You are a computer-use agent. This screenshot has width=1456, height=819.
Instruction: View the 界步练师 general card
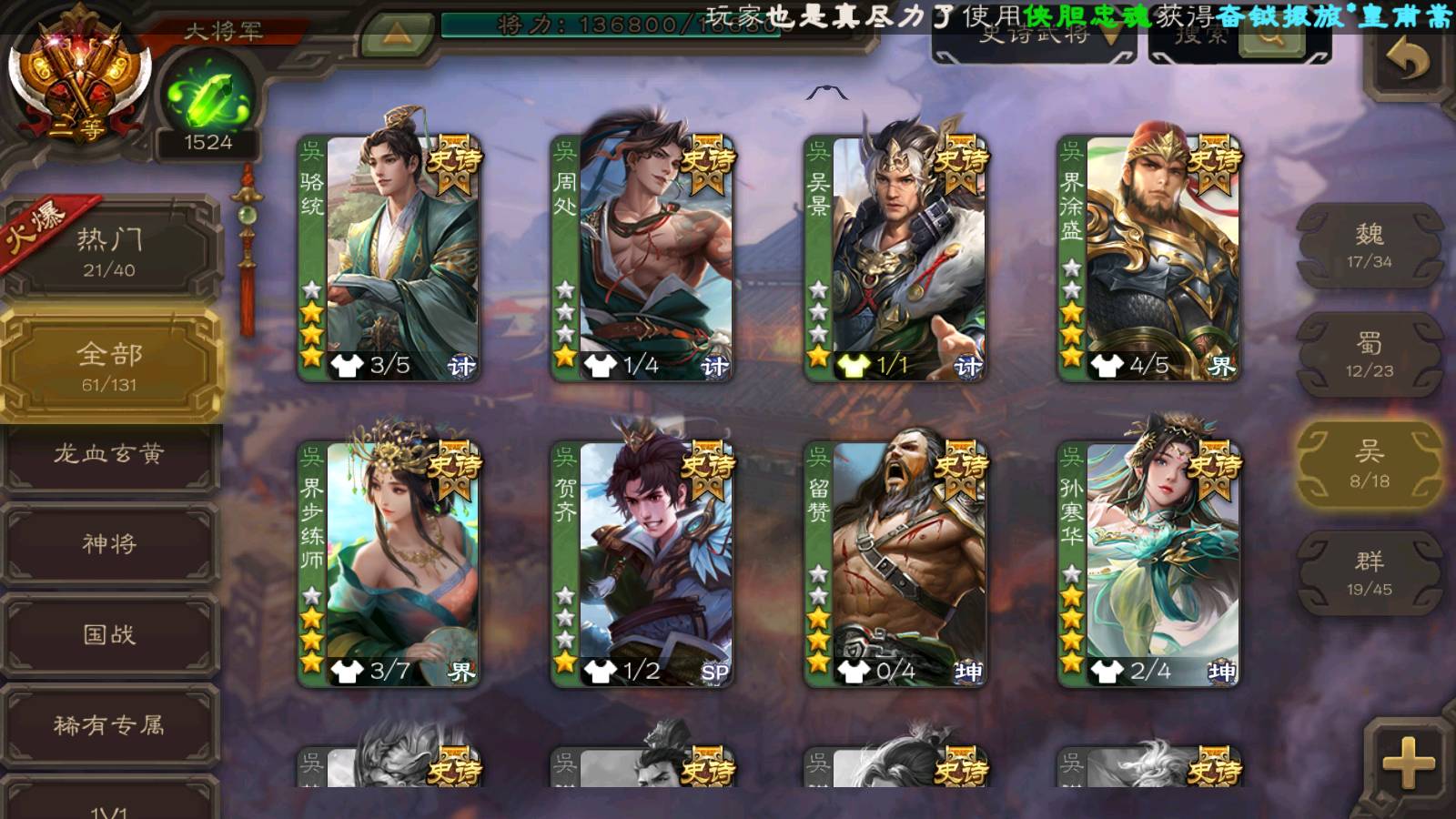[x=390, y=564]
